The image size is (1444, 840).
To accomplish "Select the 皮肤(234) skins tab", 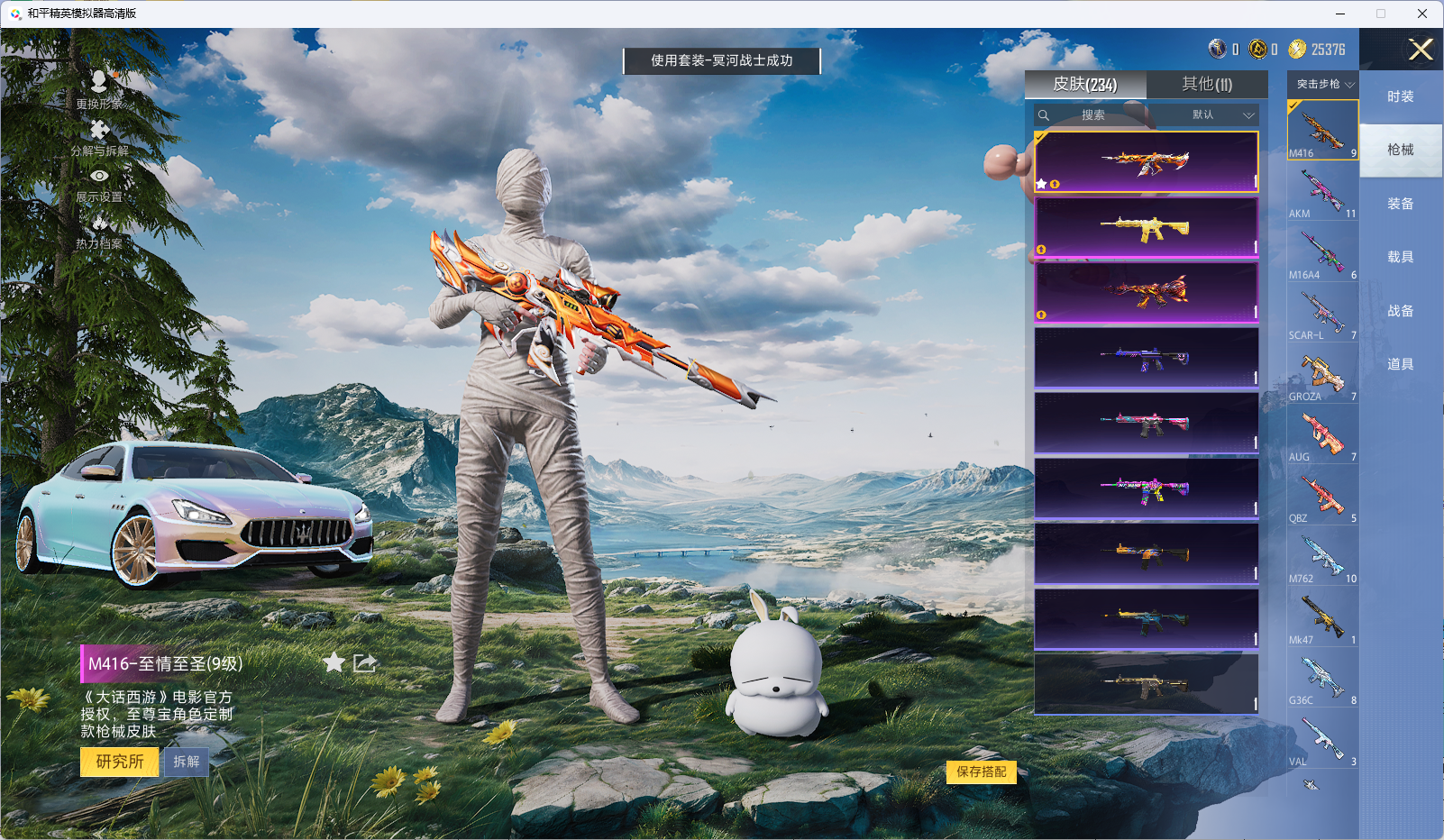I will coord(1085,84).
